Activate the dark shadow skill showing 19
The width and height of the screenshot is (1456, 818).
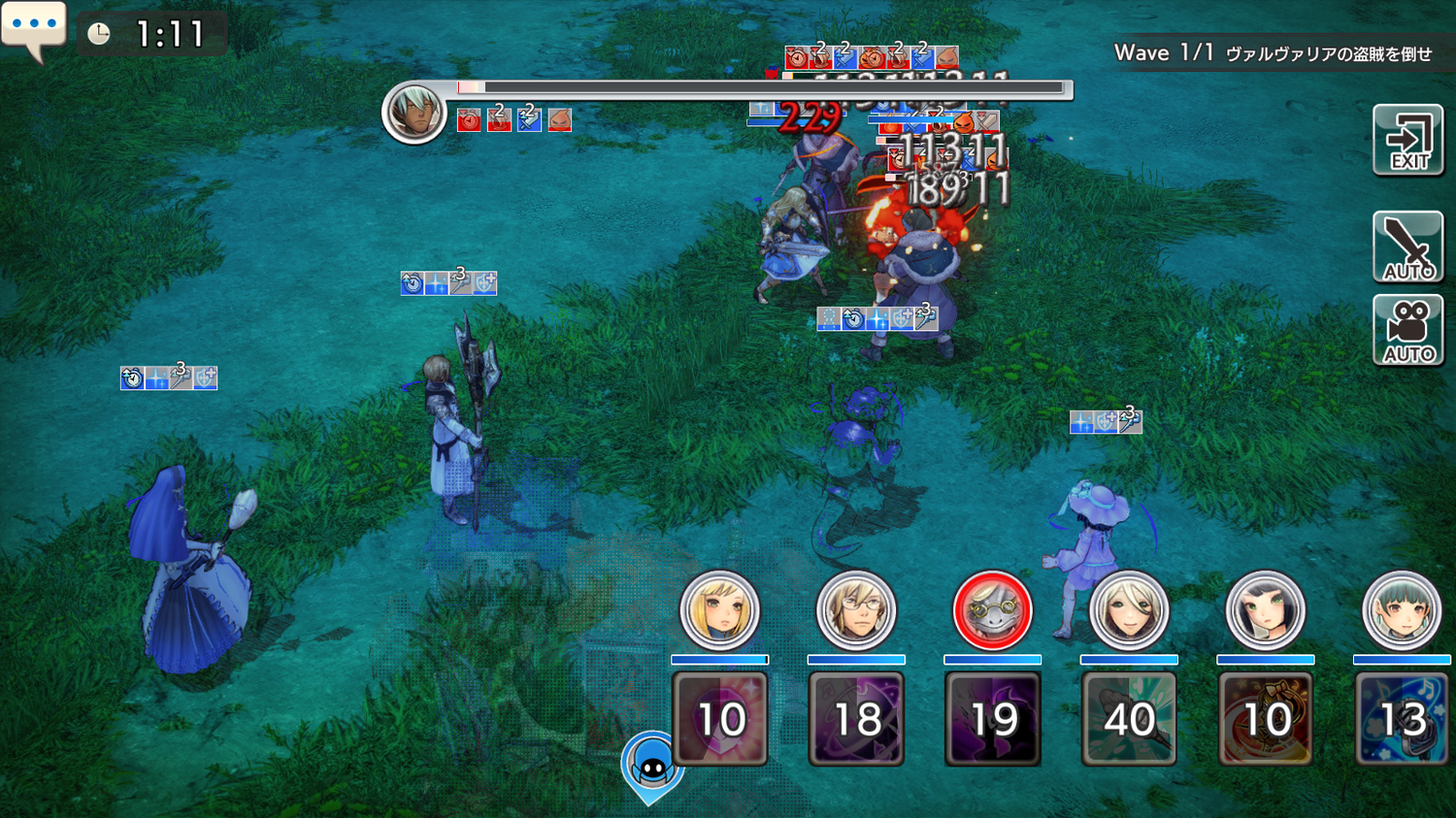(992, 719)
